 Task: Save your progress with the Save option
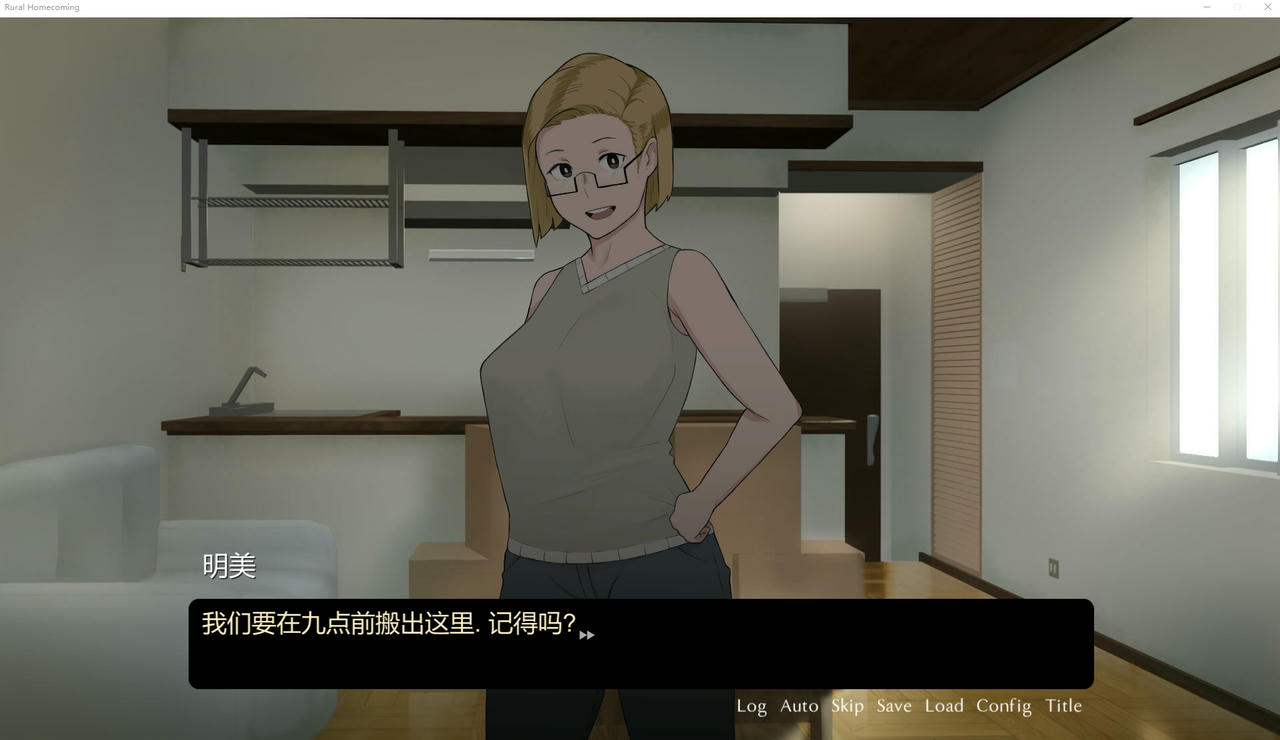pos(893,706)
